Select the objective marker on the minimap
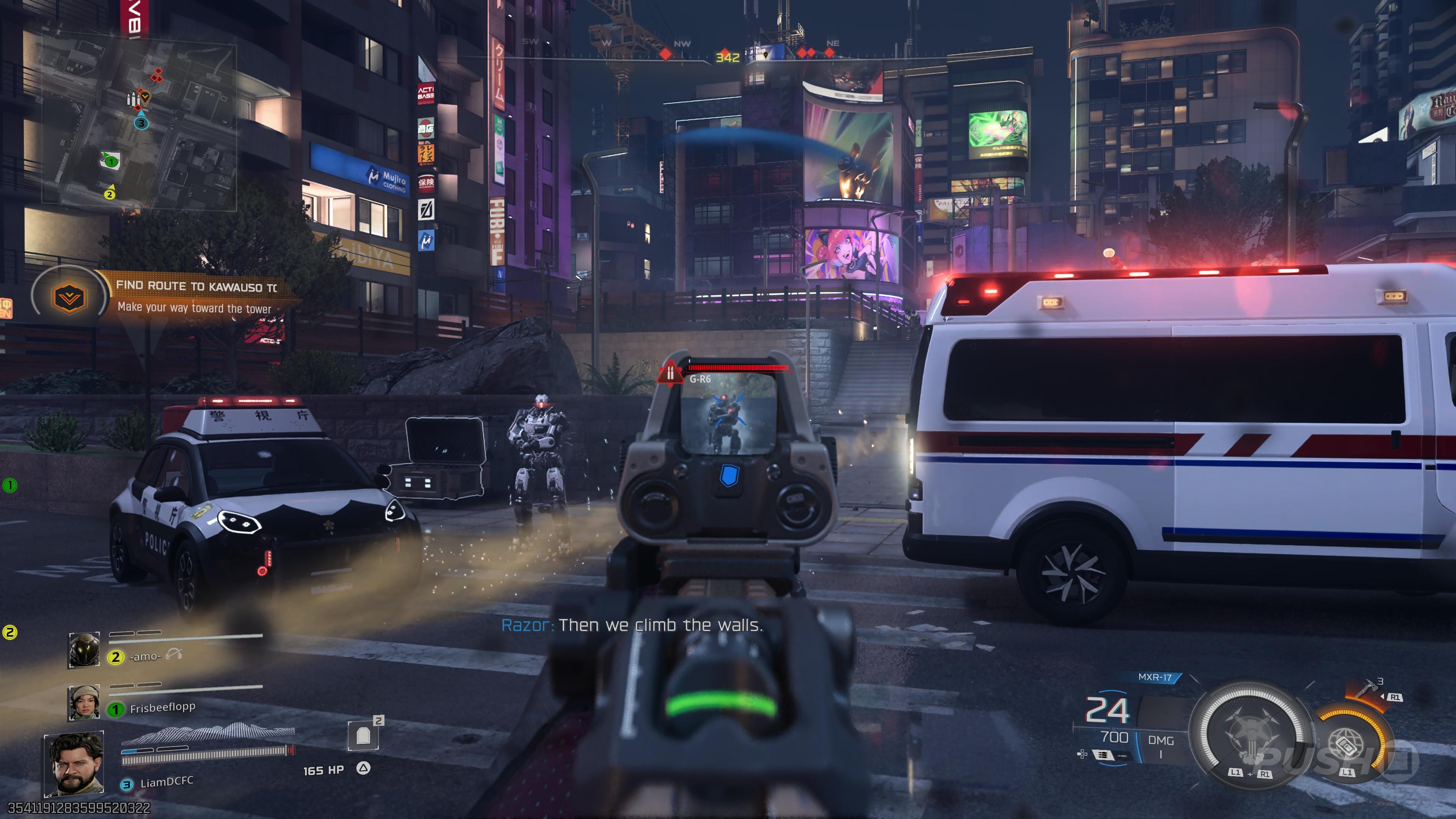This screenshot has width=1456, height=819. 145,97
